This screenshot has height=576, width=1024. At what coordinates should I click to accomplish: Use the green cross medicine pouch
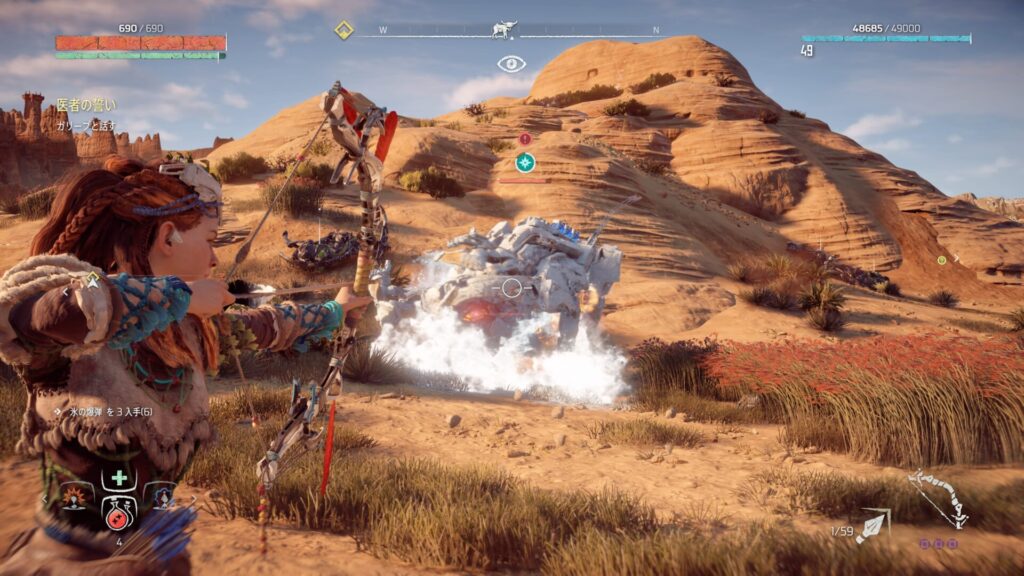click(119, 477)
